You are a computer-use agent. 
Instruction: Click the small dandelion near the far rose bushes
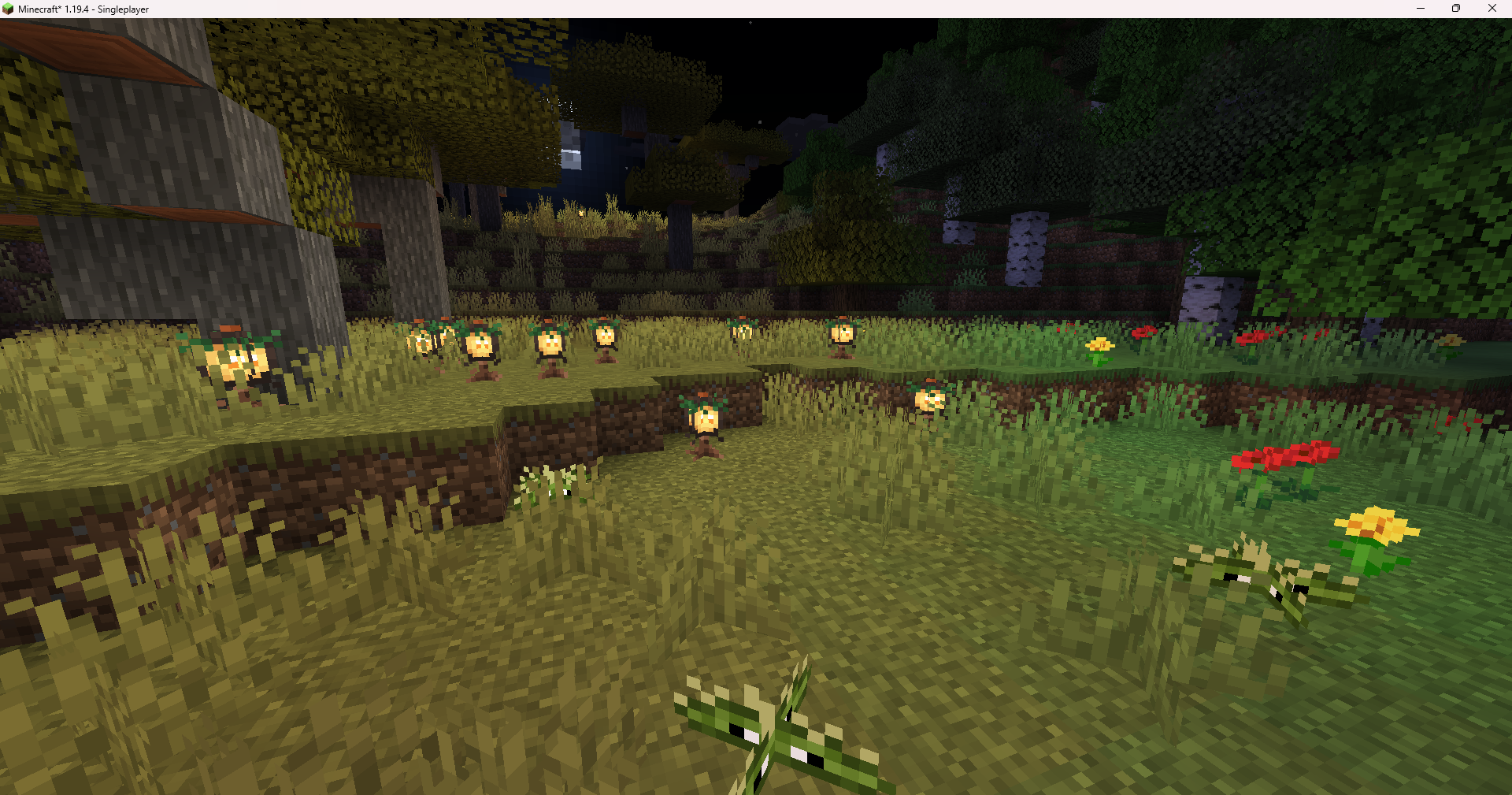(1099, 345)
